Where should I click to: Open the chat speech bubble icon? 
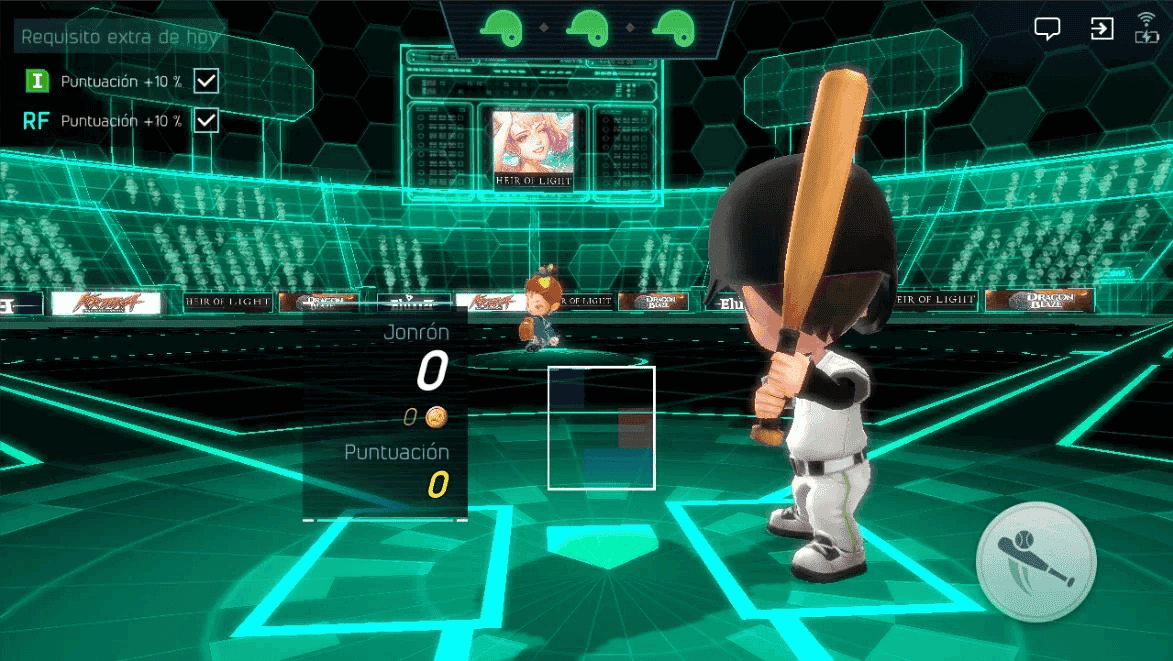coord(1047,29)
